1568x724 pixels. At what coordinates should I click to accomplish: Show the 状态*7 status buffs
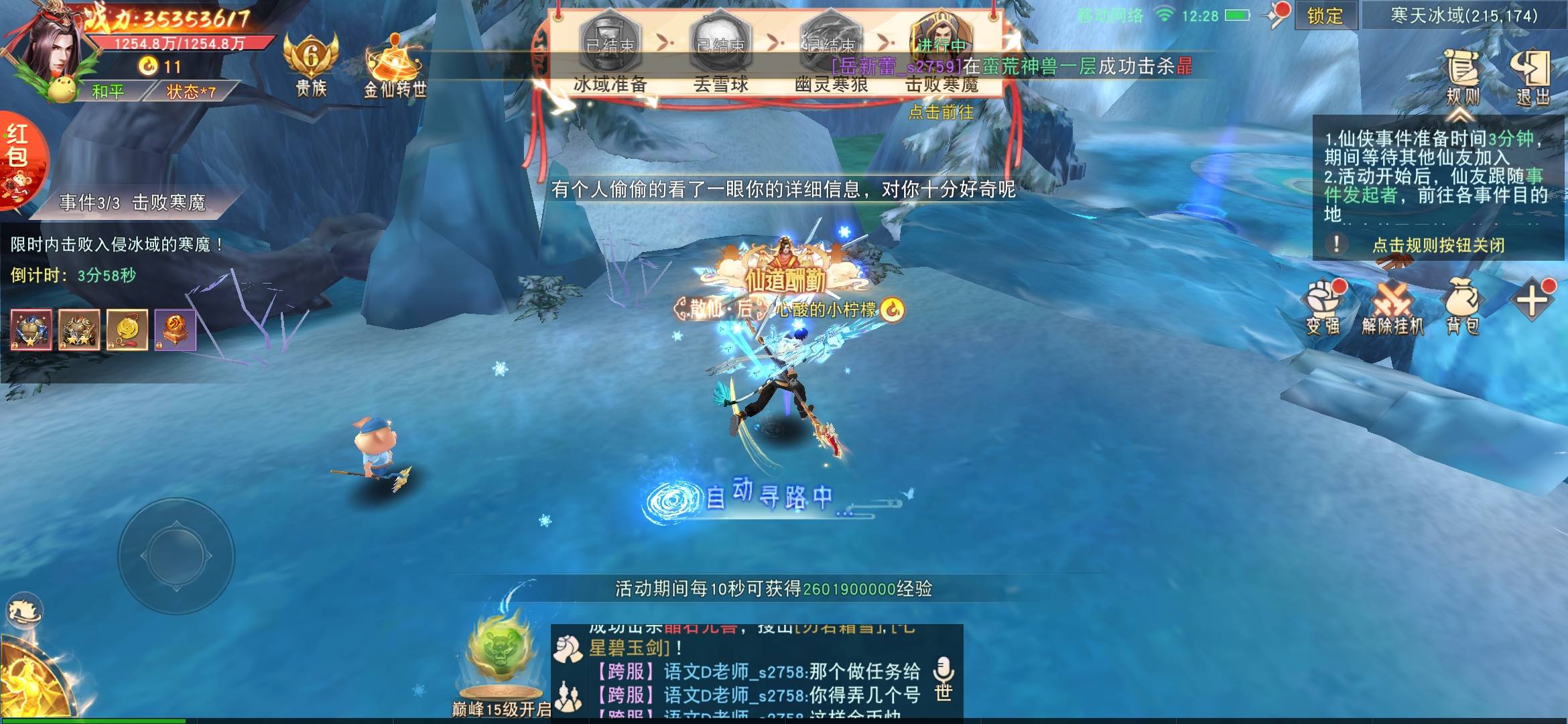tap(191, 91)
